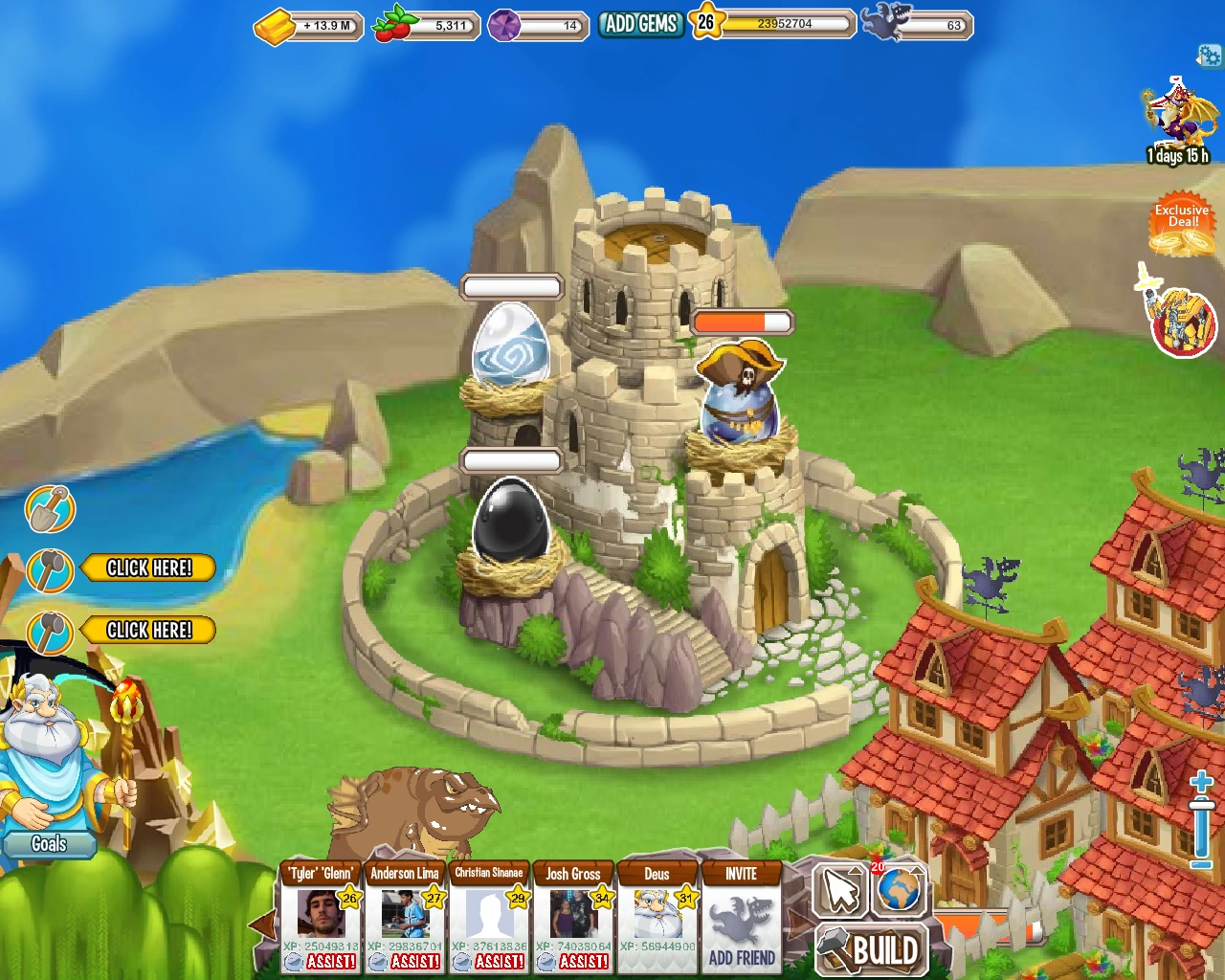Assist friend Josh Gross

583,961
